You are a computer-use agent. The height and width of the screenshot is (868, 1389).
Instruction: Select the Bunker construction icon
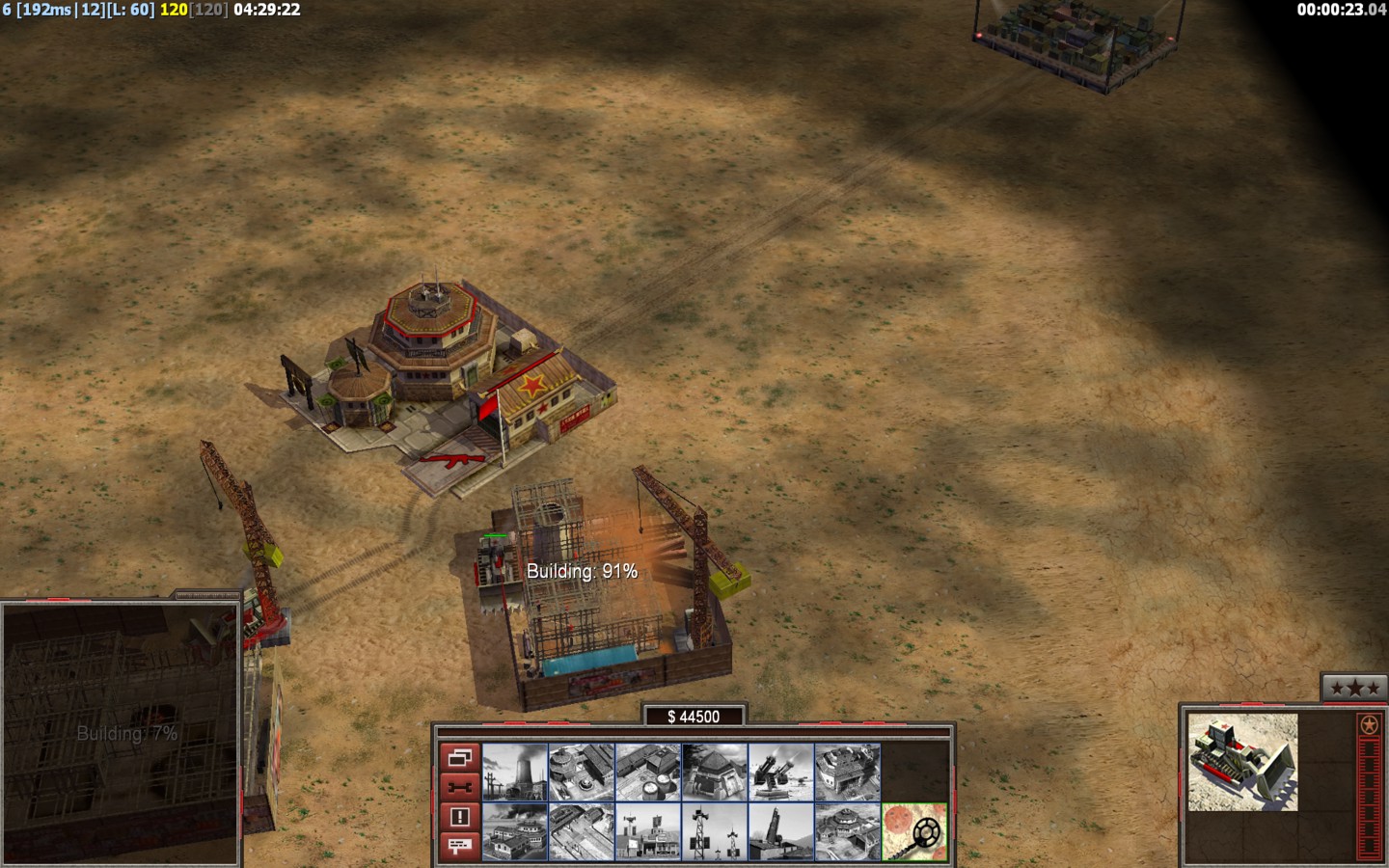click(715, 772)
